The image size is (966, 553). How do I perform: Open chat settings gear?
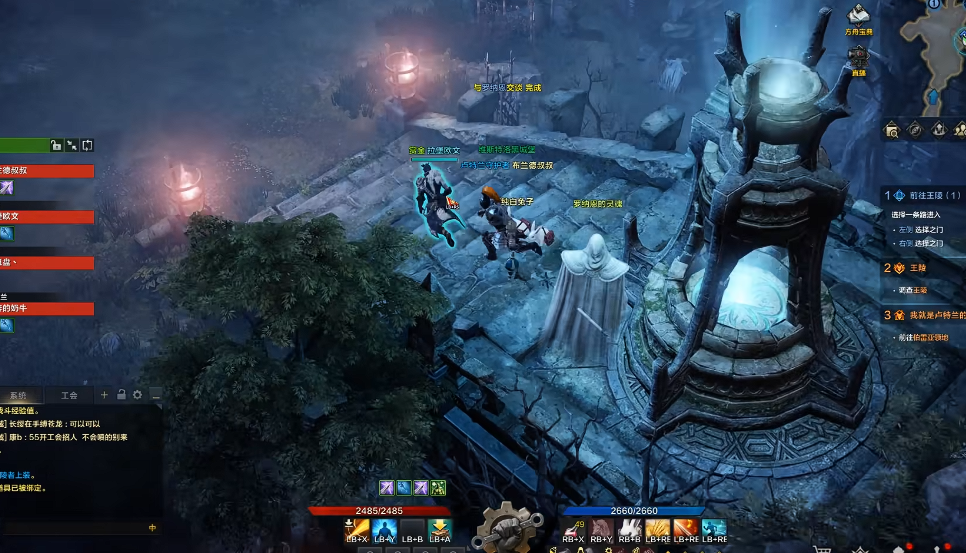click(x=138, y=395)
